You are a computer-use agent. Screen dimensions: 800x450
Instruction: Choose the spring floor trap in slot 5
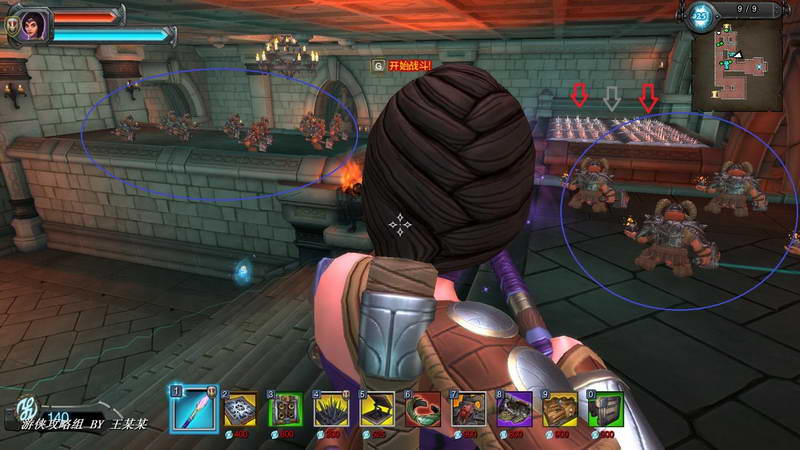[x=378, y=410]
